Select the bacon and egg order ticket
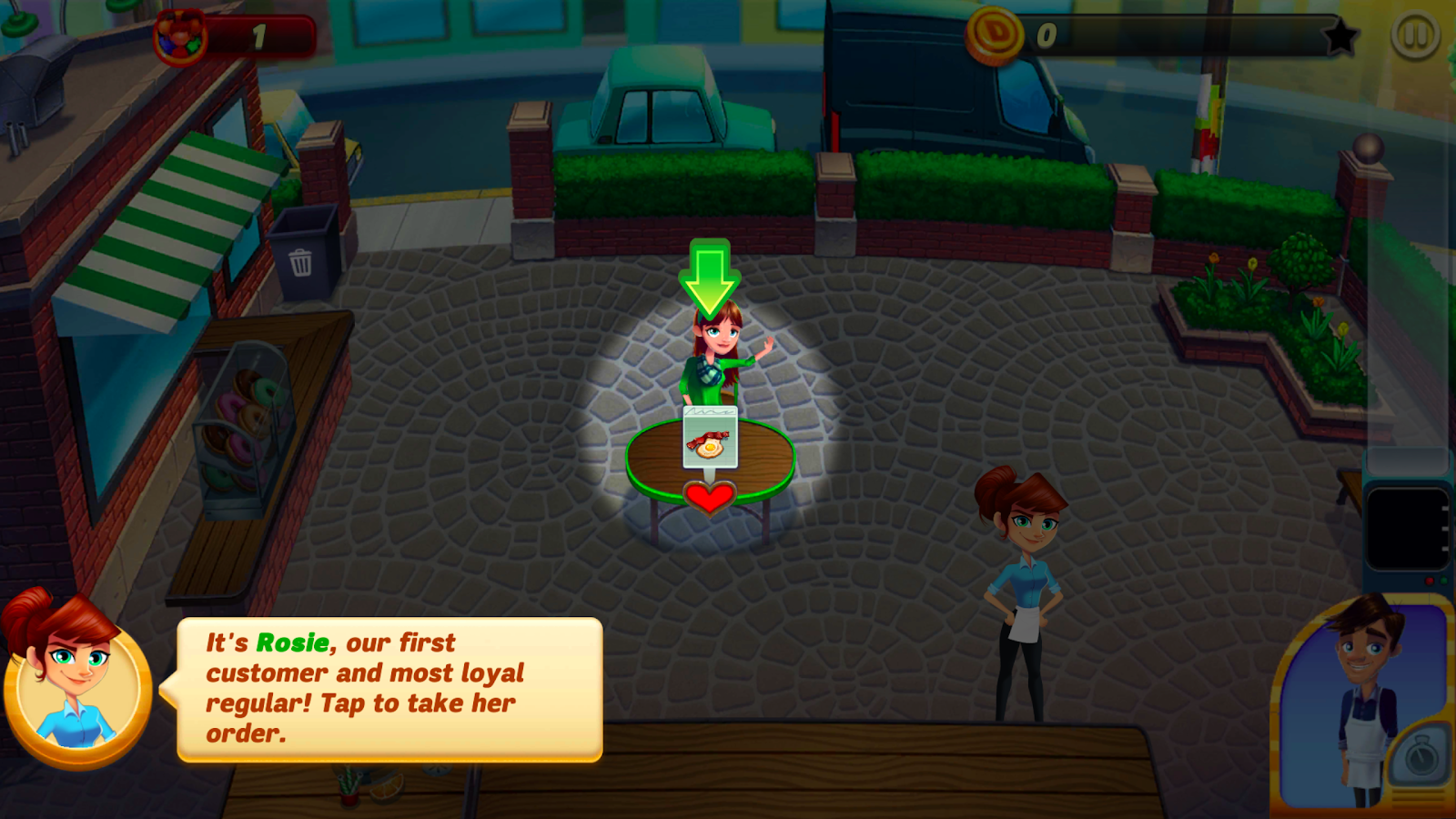The width and height of the screenshot is (1456, 819). coord(710,439)
